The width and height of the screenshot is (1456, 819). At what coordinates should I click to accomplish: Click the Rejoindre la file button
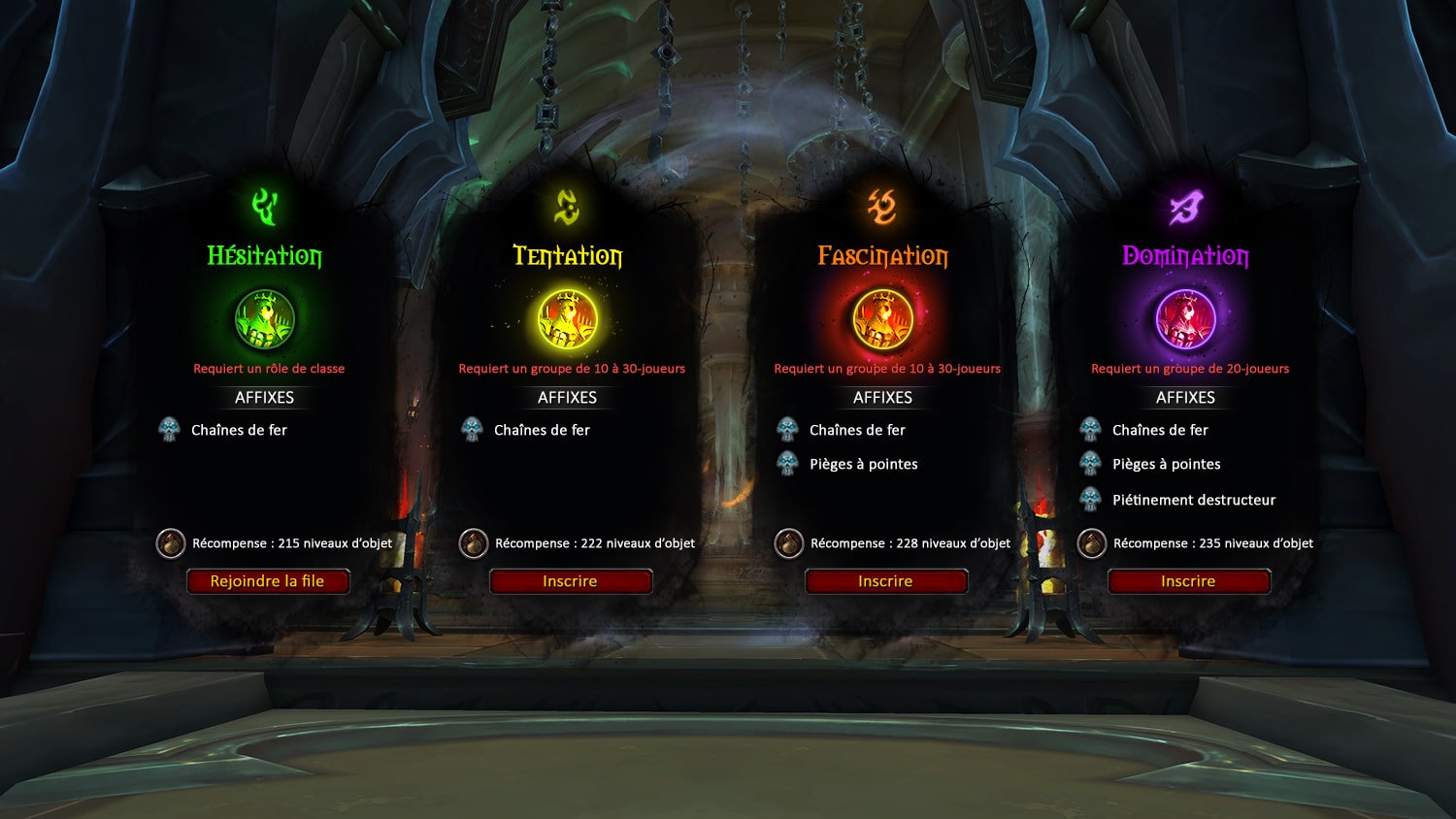pos(267,581)
